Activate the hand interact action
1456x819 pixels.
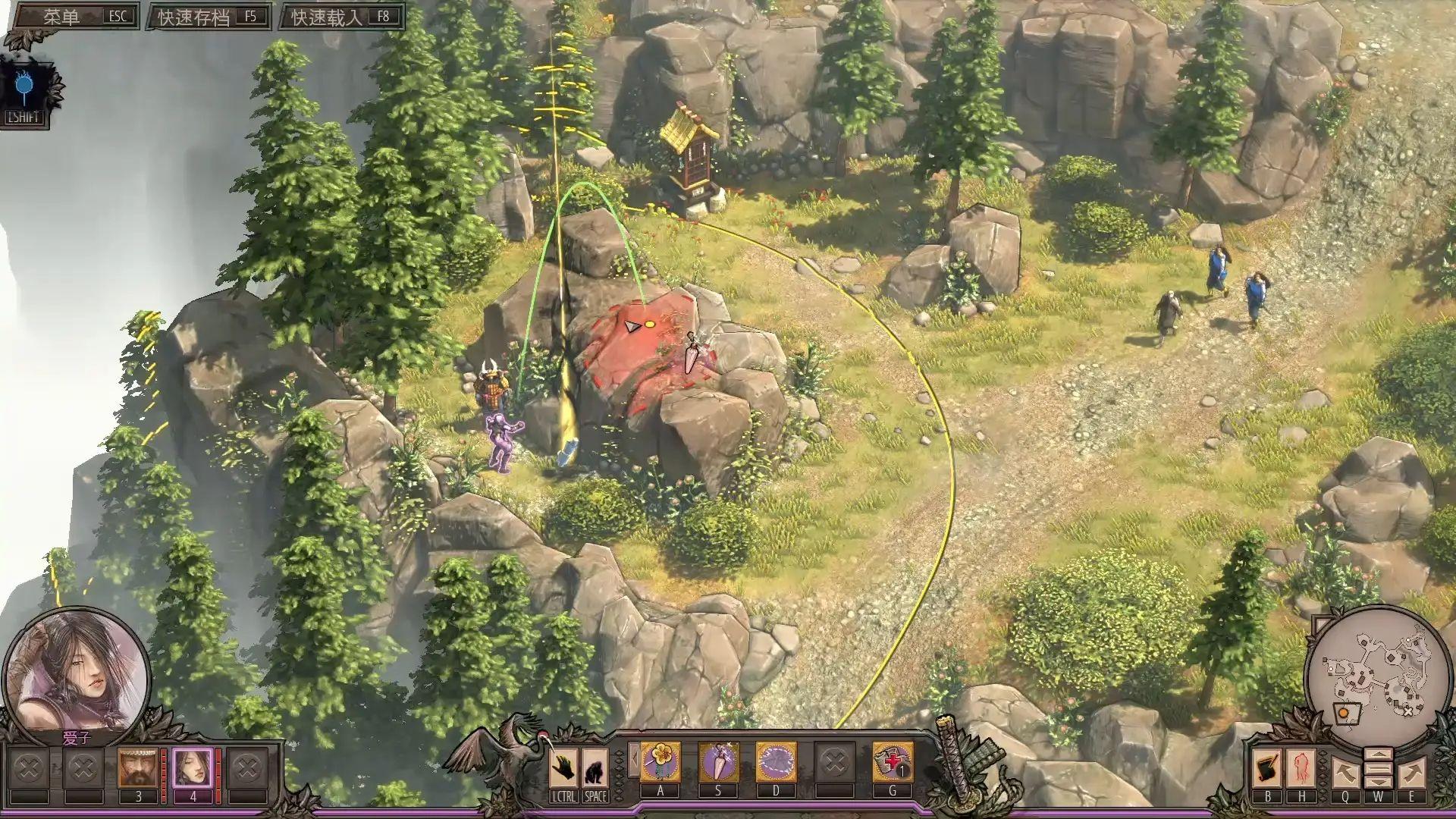click(x=563, y=767)
